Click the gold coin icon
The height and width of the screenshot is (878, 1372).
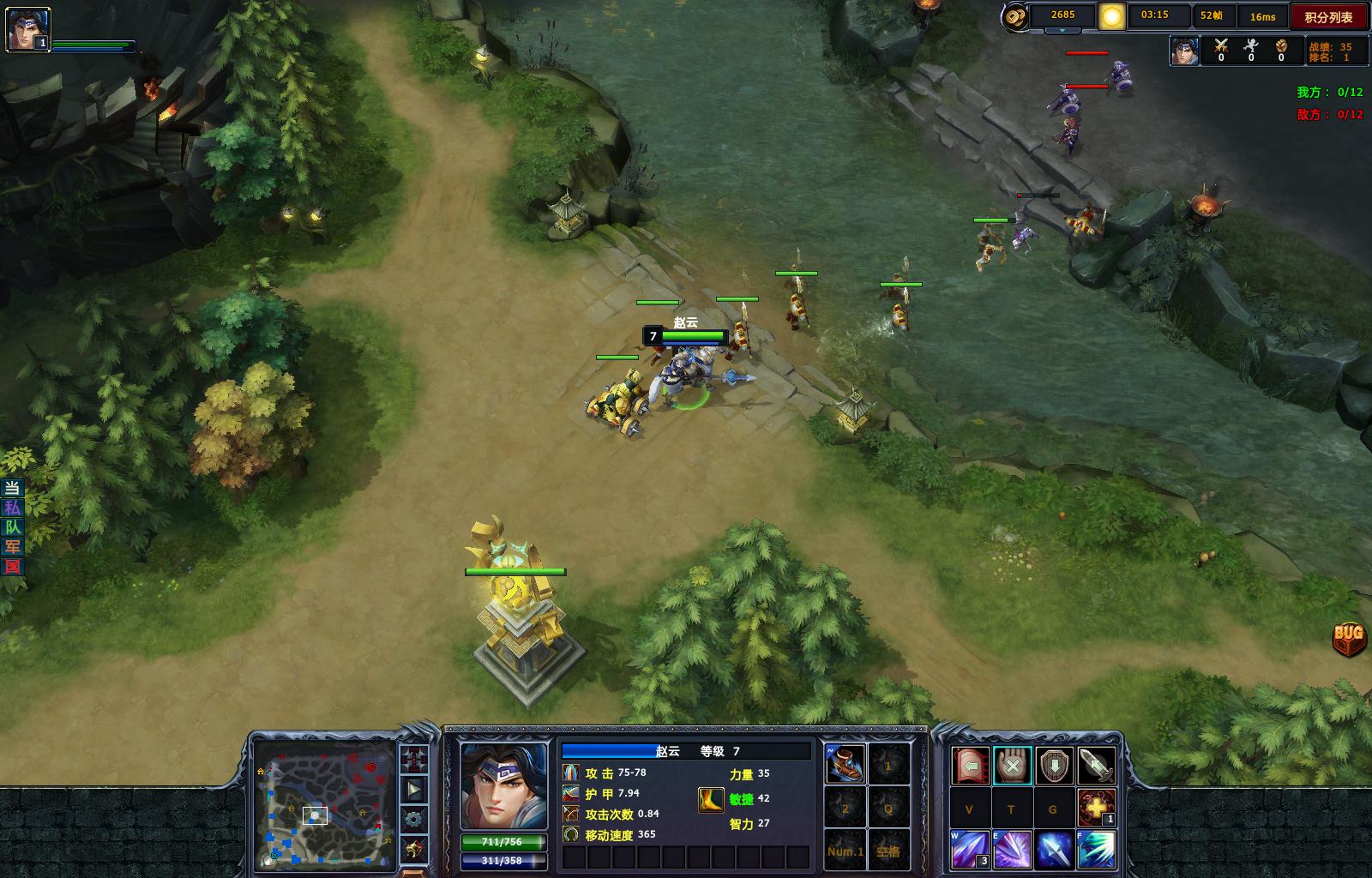pyautogui.click(x=1015, y=16)
